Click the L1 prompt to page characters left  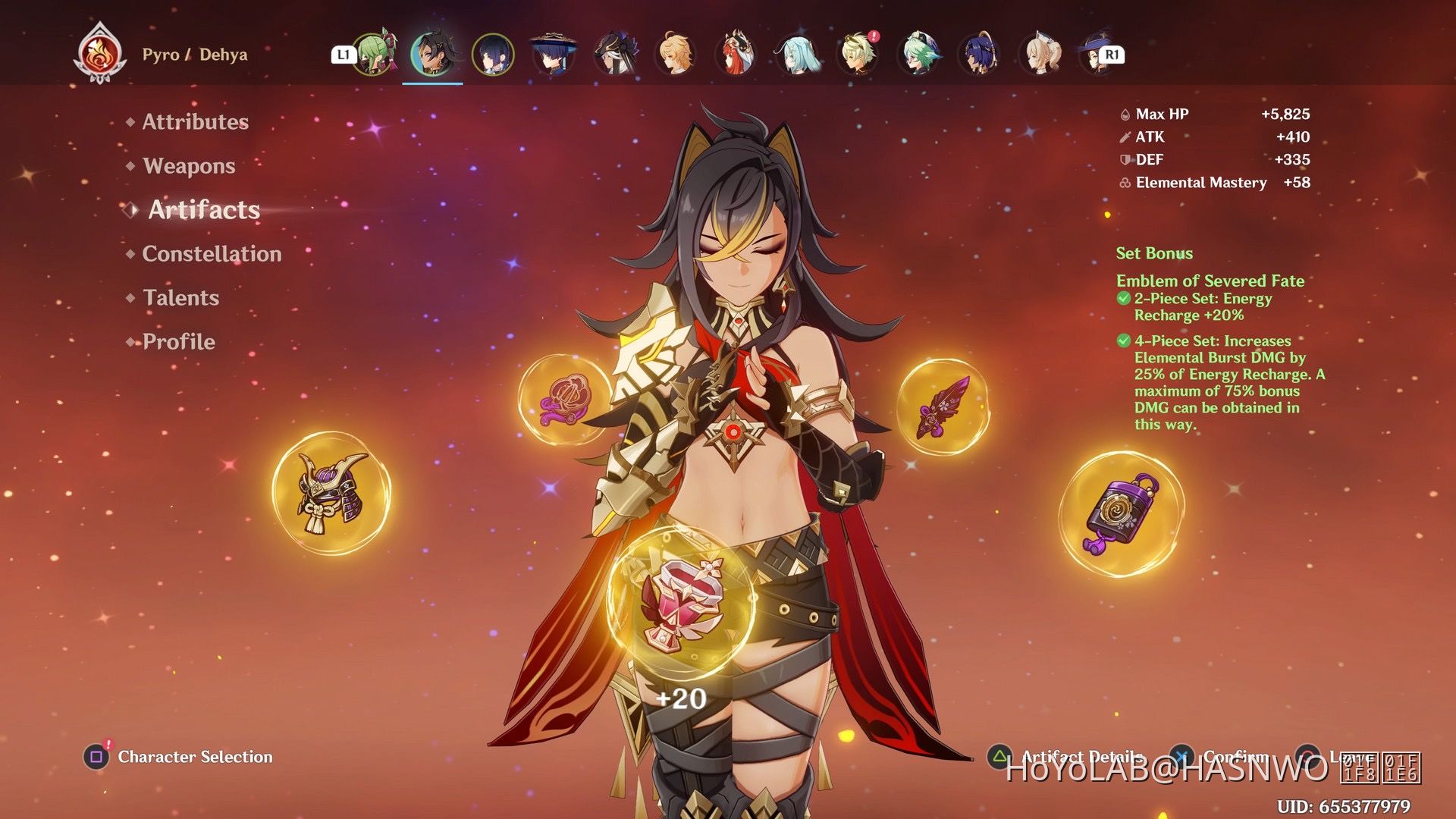point(345,53)
